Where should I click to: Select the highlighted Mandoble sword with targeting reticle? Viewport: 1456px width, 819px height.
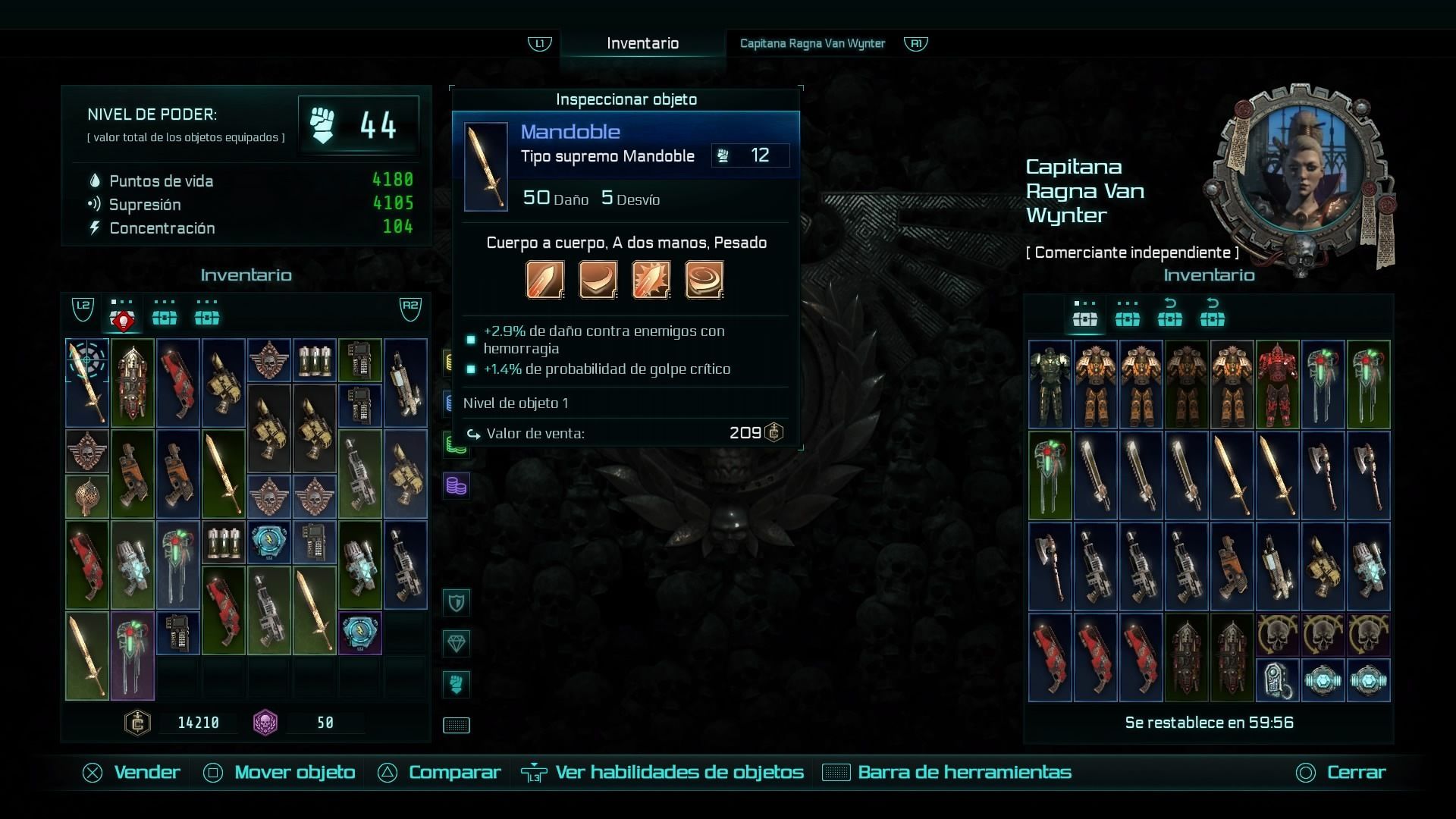click(x=87, y=382)
